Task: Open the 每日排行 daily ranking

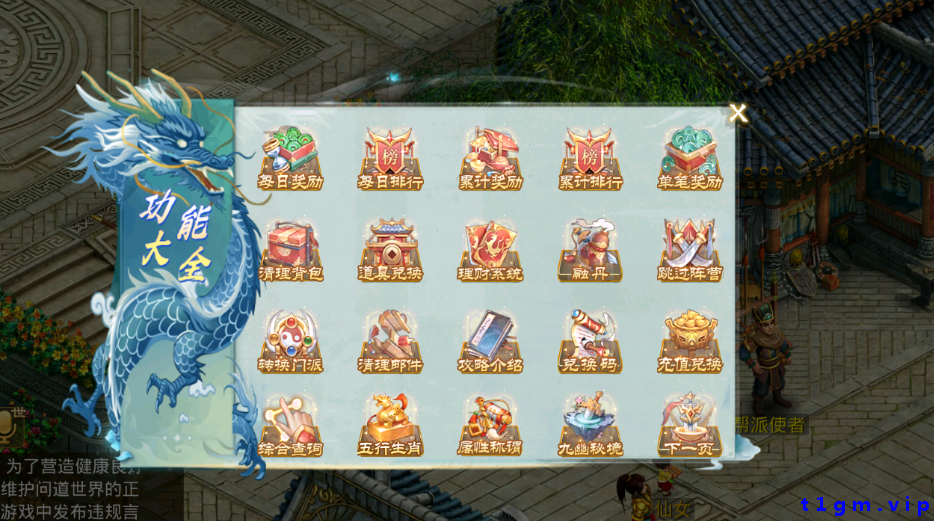Action: [391, 158]
